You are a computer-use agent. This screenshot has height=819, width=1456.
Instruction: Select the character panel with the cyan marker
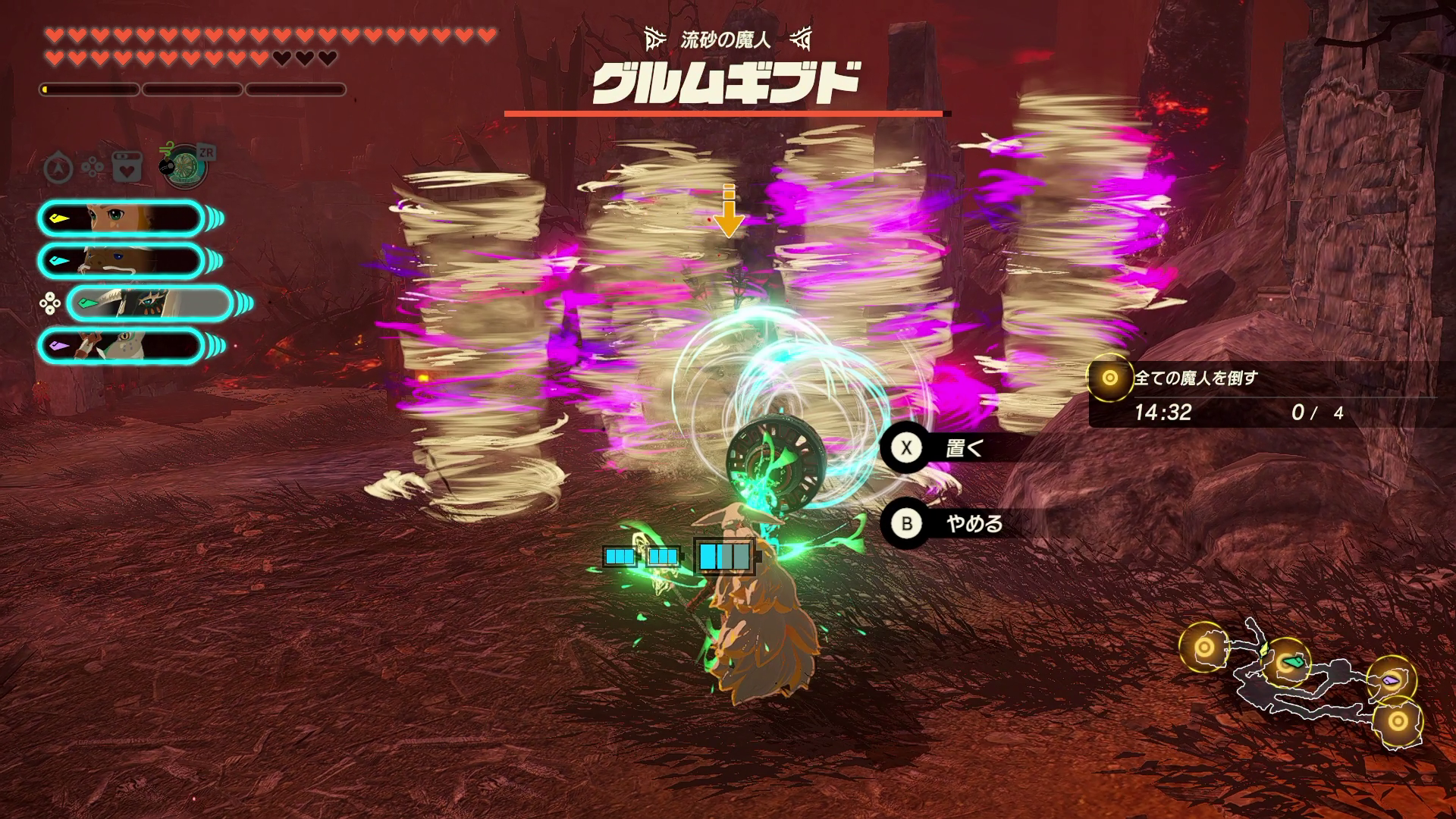(121, 261)
